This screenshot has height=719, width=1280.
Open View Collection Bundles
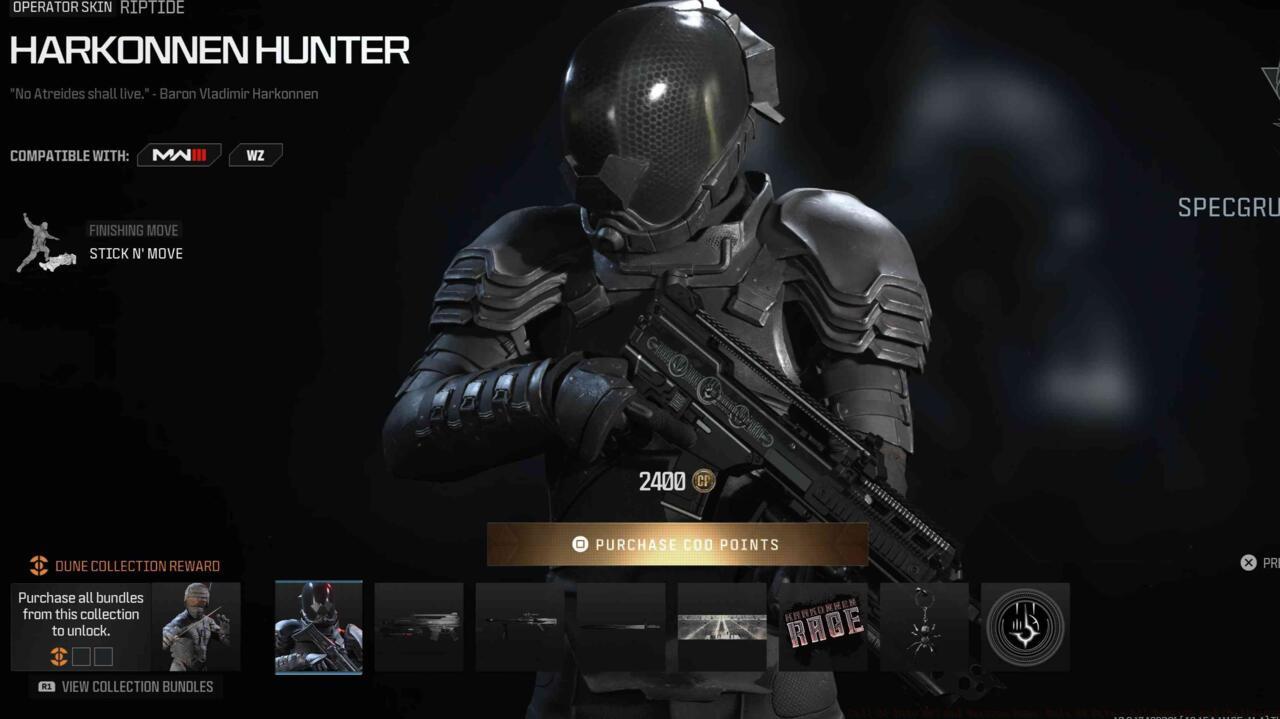pyautogui.click(x=126, y=687)
